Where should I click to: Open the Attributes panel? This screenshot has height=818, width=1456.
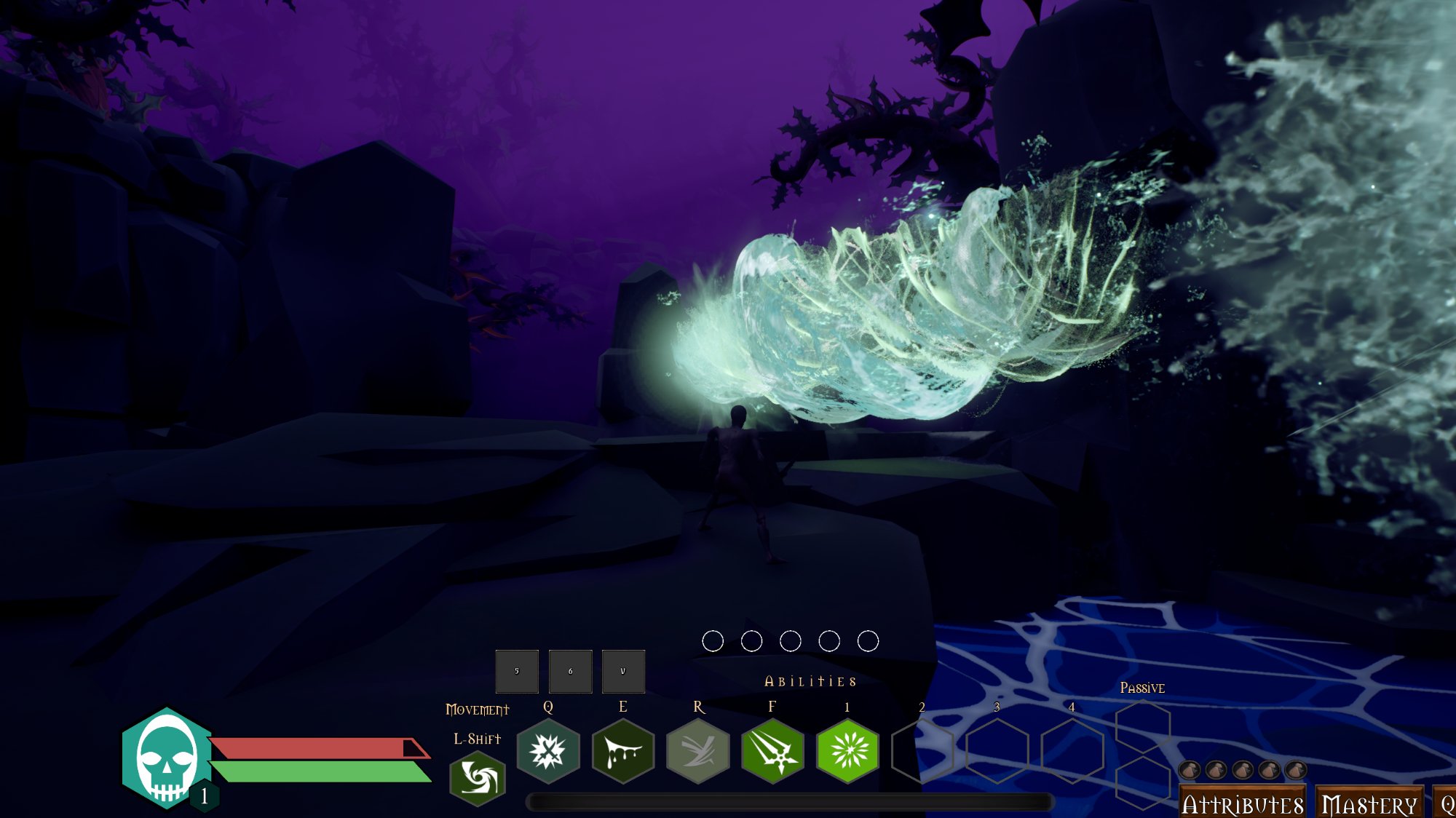pyautogui.click(x=1242, y=803)
